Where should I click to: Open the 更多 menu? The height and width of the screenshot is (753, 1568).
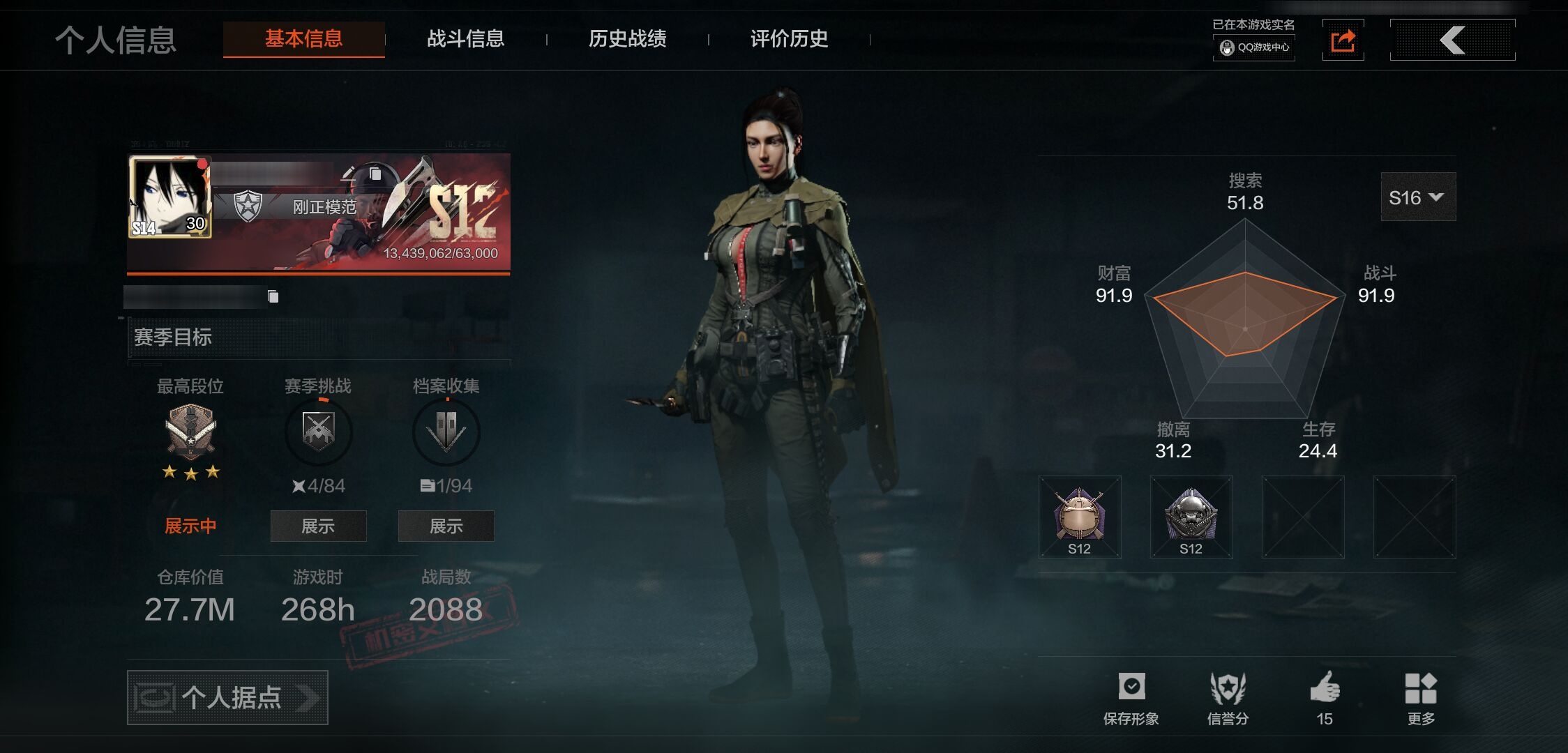[1421, 697]
